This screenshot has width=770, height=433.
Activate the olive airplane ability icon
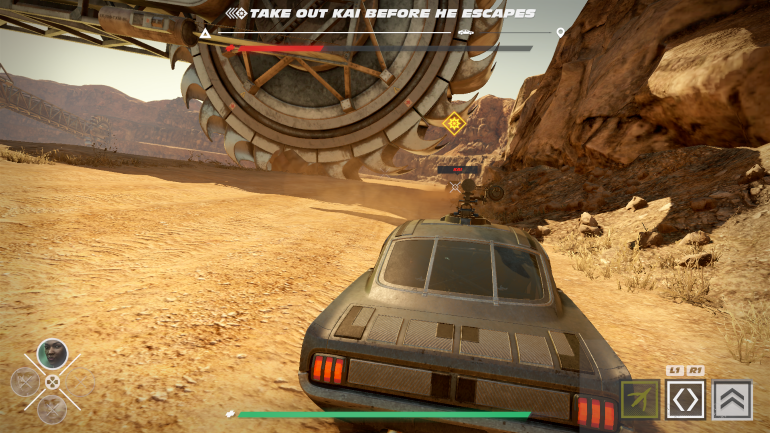pyautogui.click(x=639, y=399)
